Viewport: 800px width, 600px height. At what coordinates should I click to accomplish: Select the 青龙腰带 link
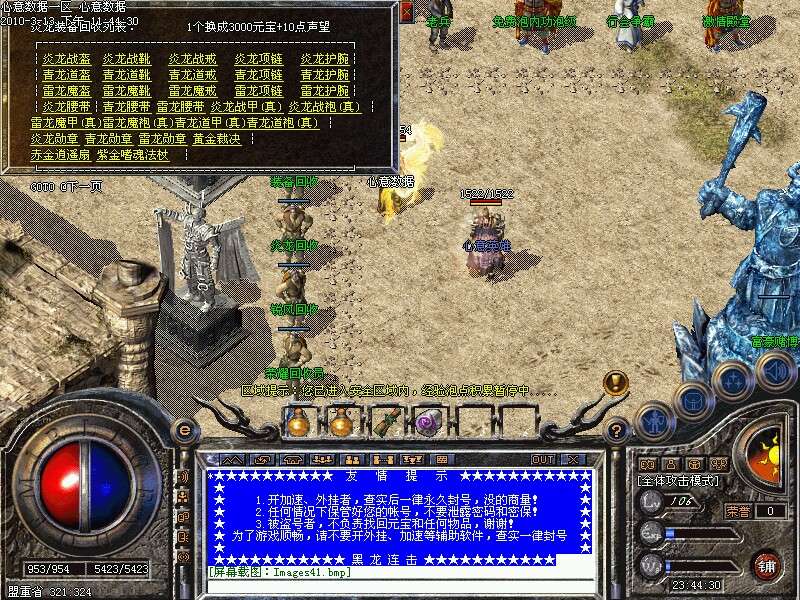click(x=124, y=106)
